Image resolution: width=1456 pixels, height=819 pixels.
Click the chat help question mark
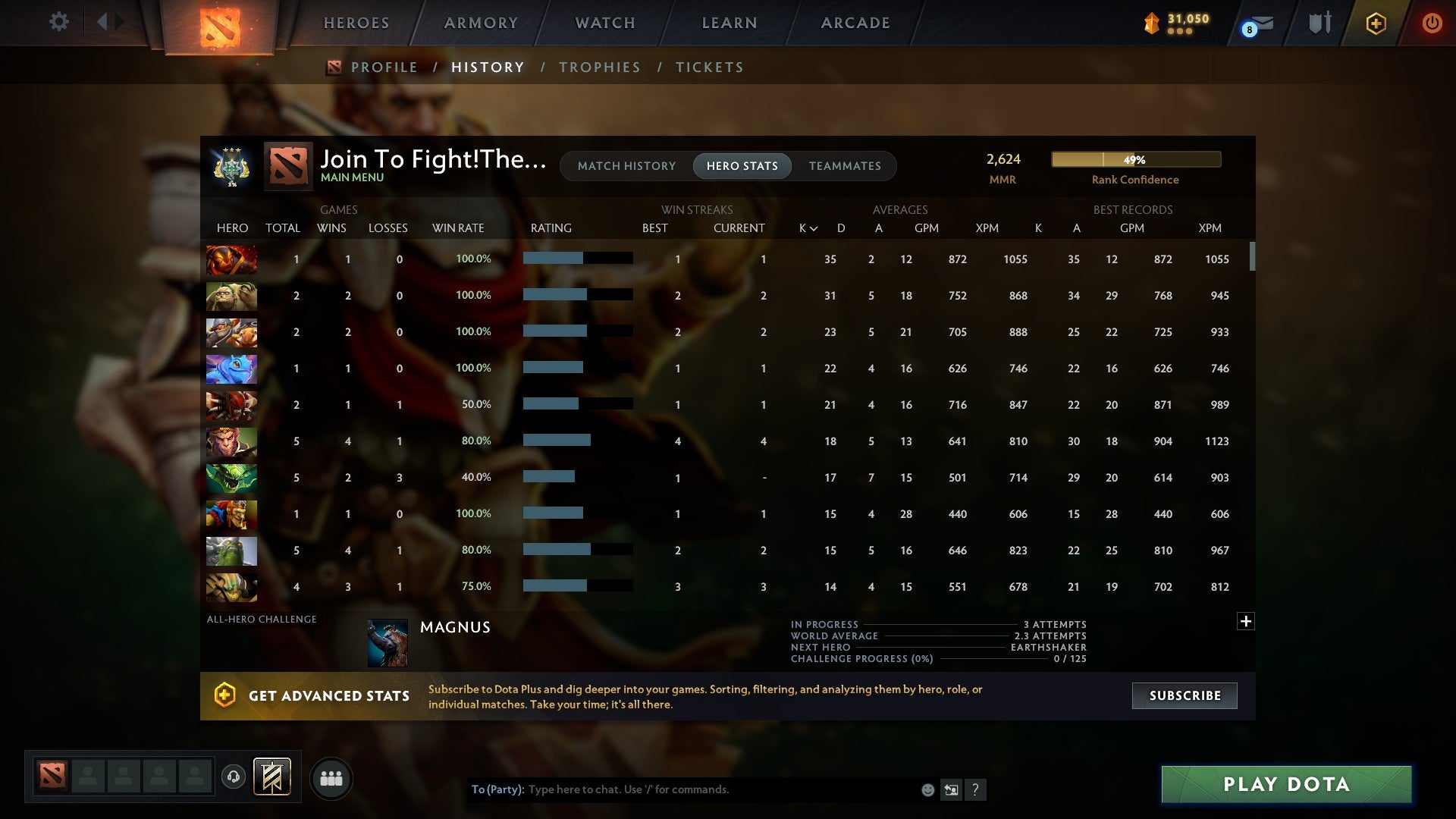pos(977,789)
